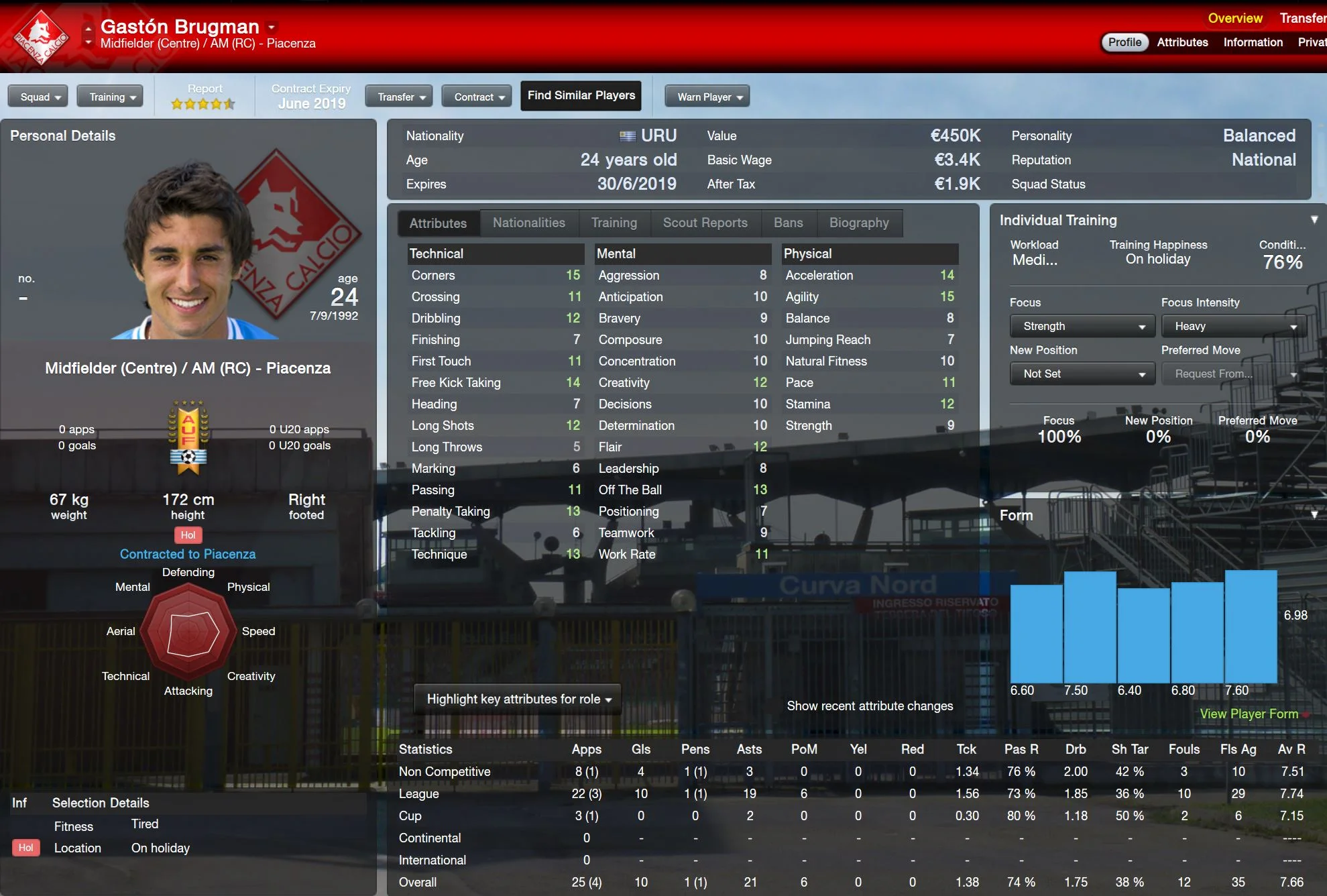
Task: Select the Profile view button
Action: point(1124,42)
